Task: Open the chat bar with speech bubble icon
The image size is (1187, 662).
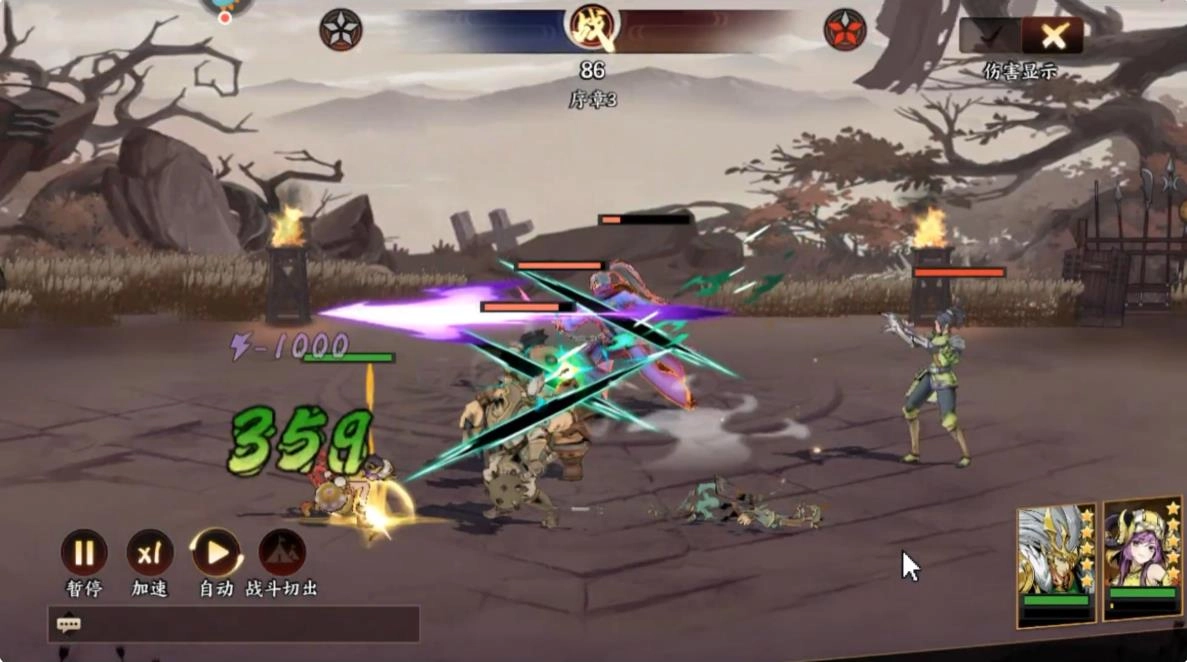Action: 69,625
